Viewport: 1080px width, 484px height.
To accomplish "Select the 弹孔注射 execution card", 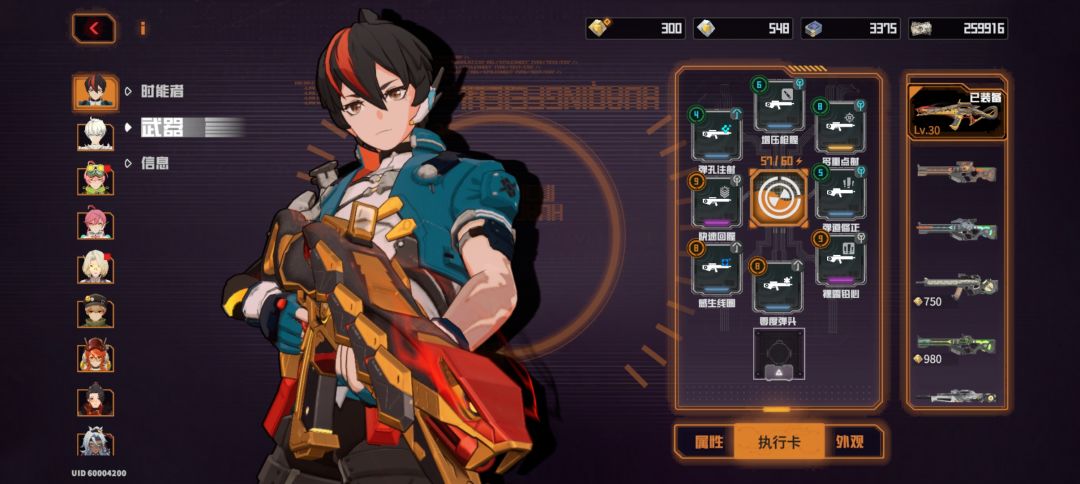I will [x=716, y=133].
